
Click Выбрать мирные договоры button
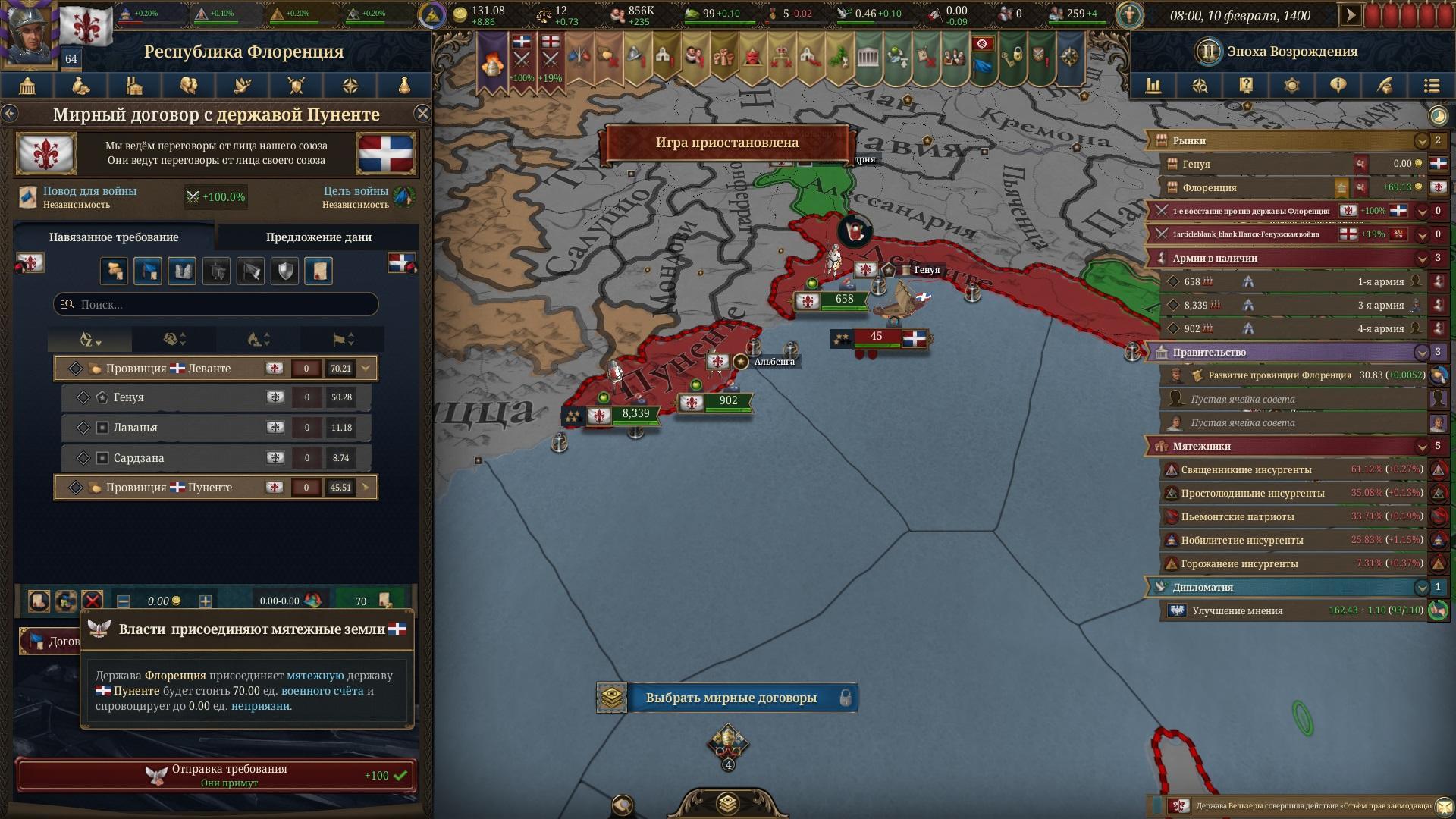pos(730,698)
